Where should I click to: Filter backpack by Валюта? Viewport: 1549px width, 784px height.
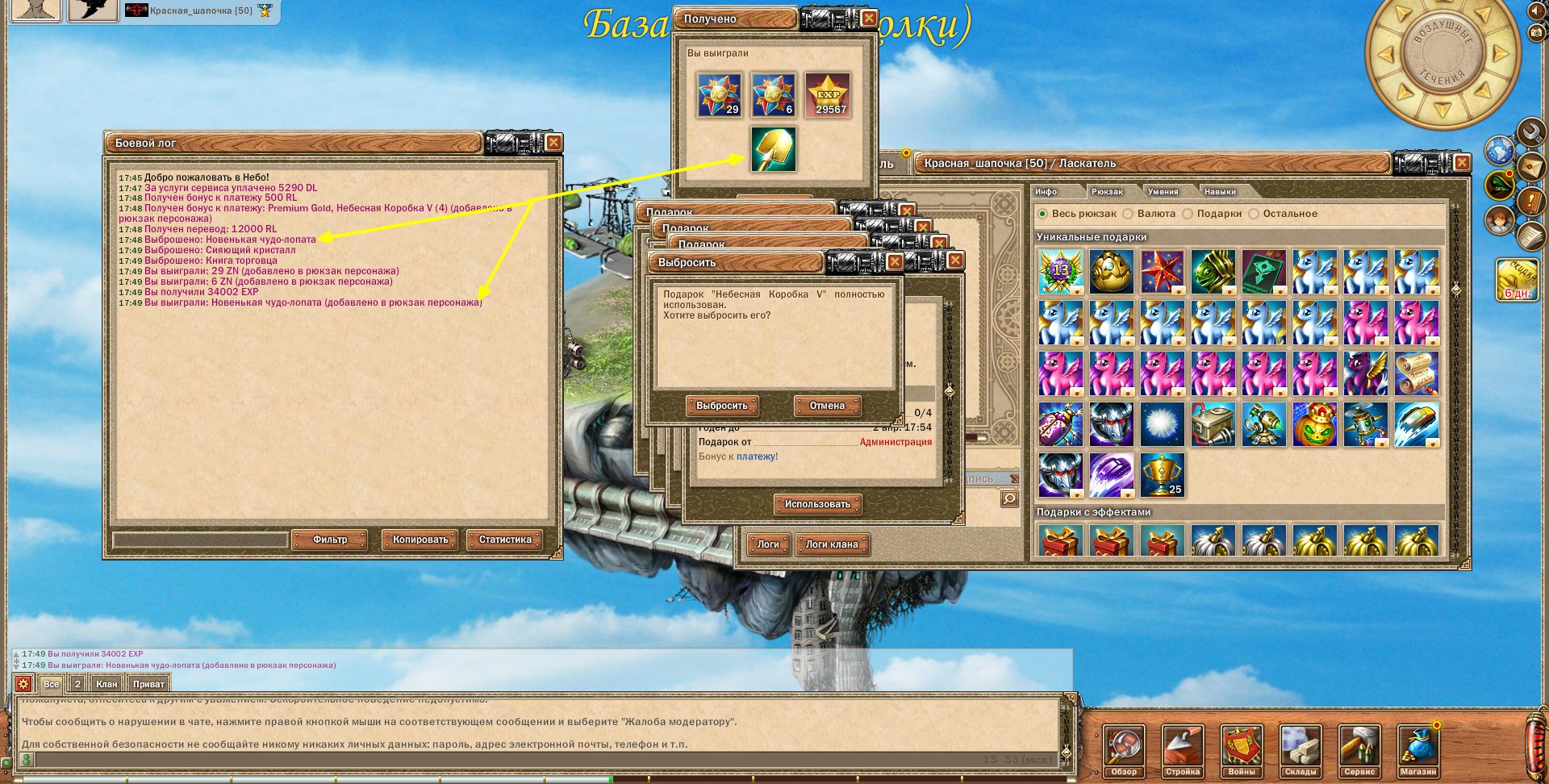[x=1128, y=214]
